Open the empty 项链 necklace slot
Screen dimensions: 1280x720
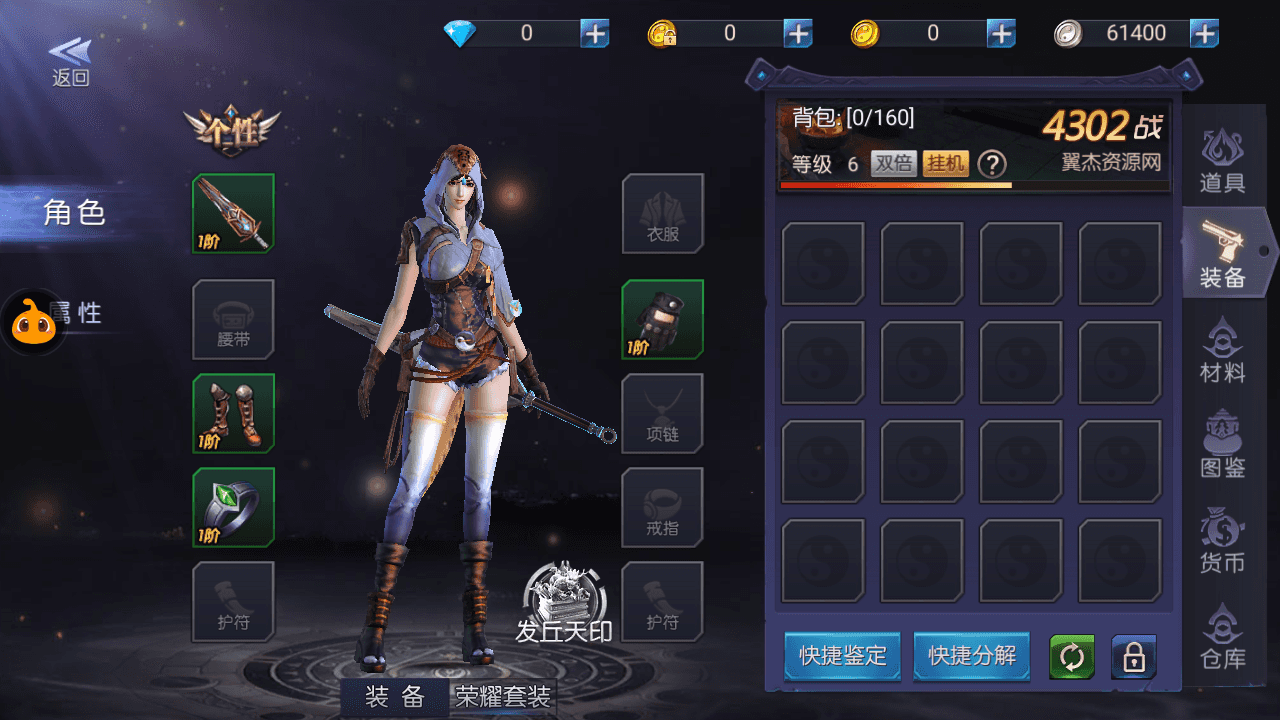point(662,413)
